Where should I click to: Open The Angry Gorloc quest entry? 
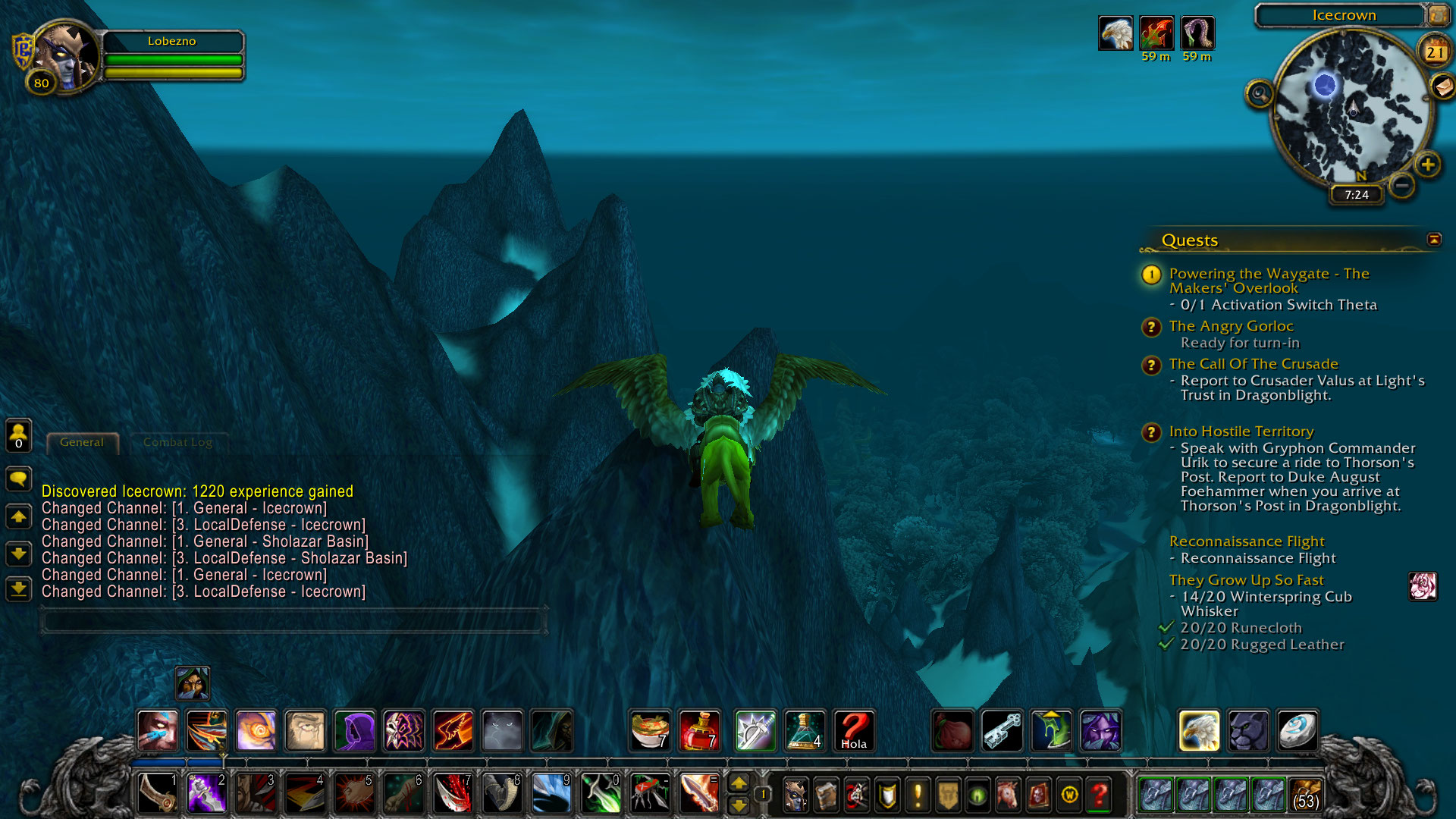tap(1231, 326)
